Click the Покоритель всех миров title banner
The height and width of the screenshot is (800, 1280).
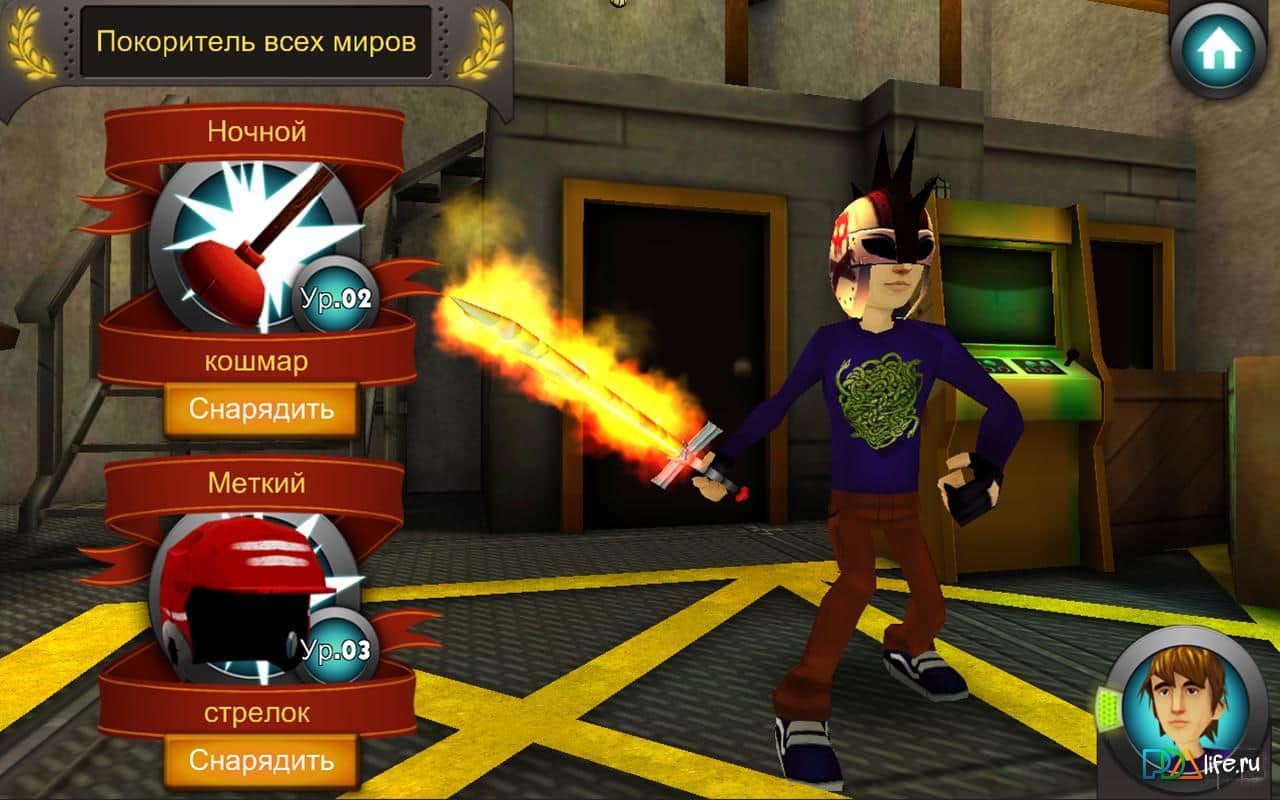(255, 42)
